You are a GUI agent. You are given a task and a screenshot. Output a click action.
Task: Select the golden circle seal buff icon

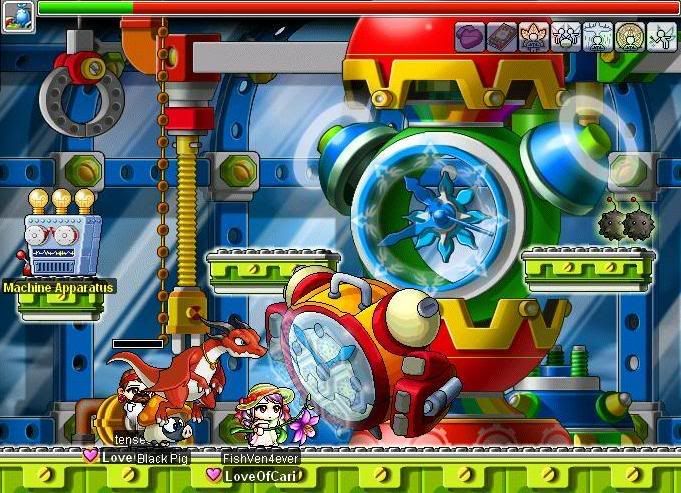tap(630, 37)
